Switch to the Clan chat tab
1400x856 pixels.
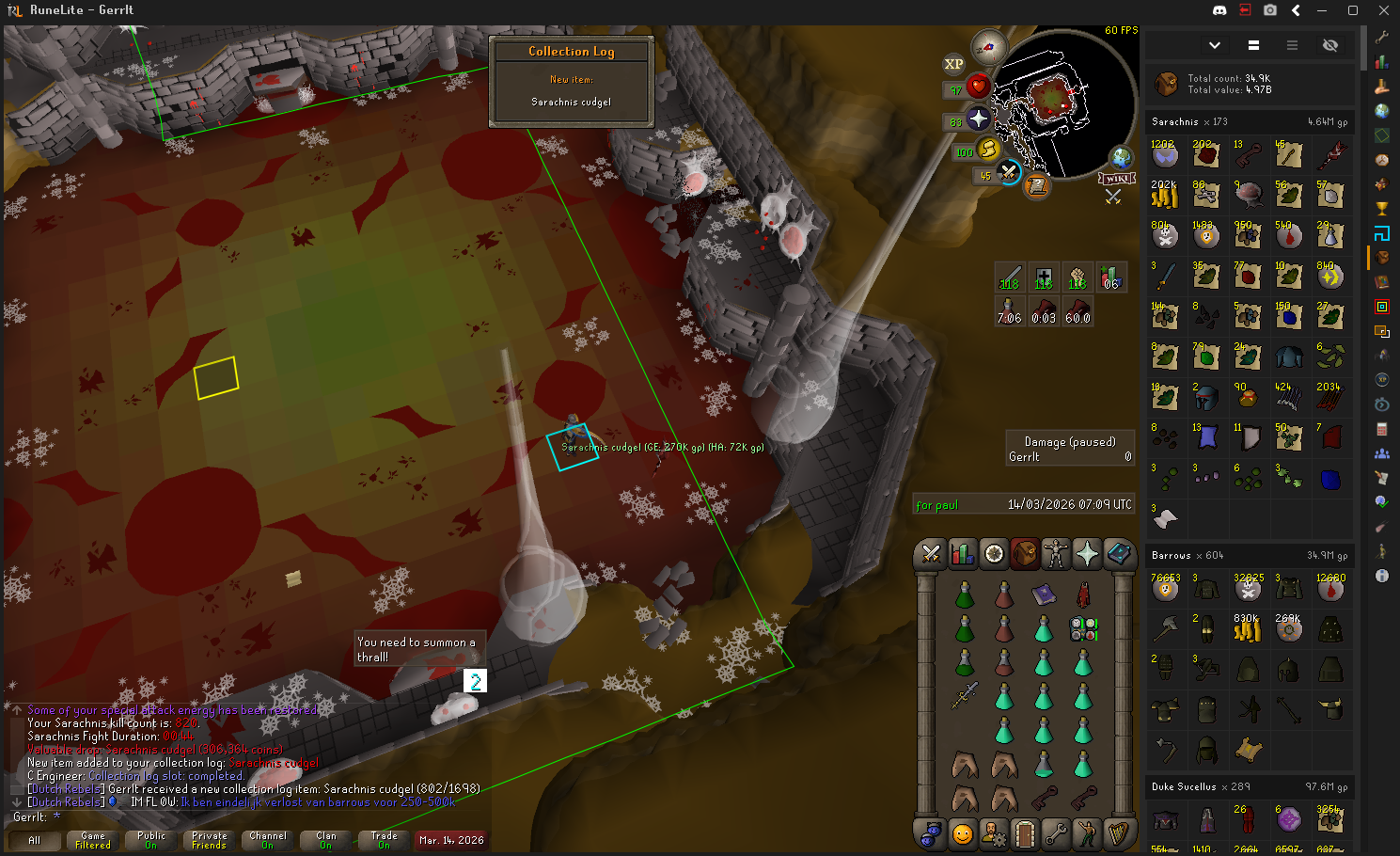[325, 840]
